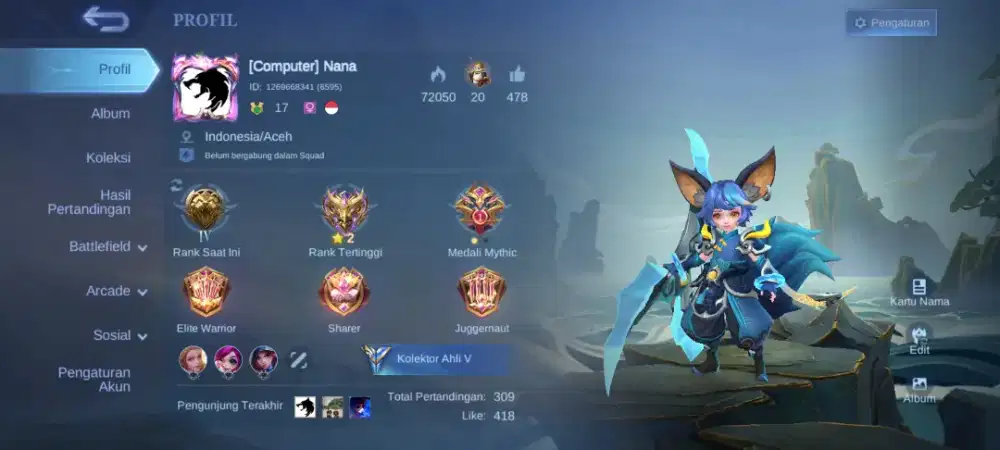Screen dimensions: 1000x450
Task: Expand the Arcade menu section
Action: click(x=116, y=291)
